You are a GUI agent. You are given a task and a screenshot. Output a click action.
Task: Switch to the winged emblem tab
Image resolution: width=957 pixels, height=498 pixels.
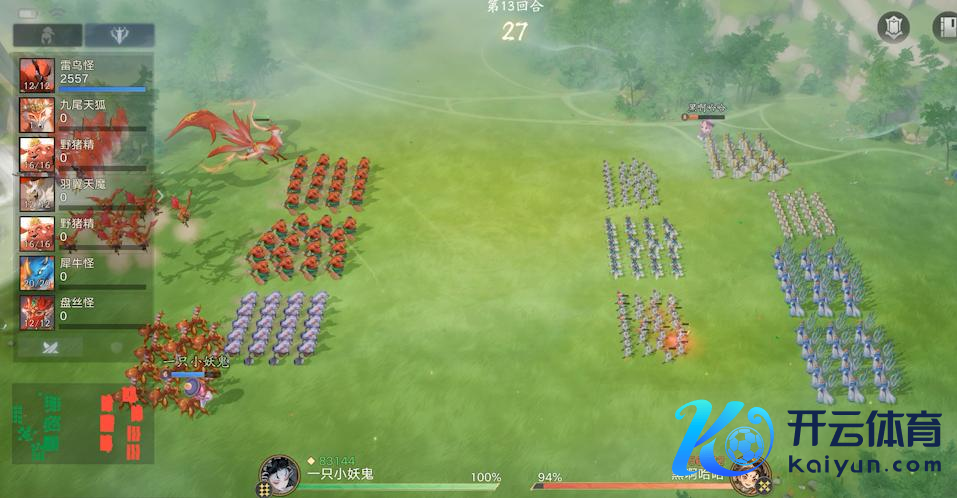(x=119, y=35)
